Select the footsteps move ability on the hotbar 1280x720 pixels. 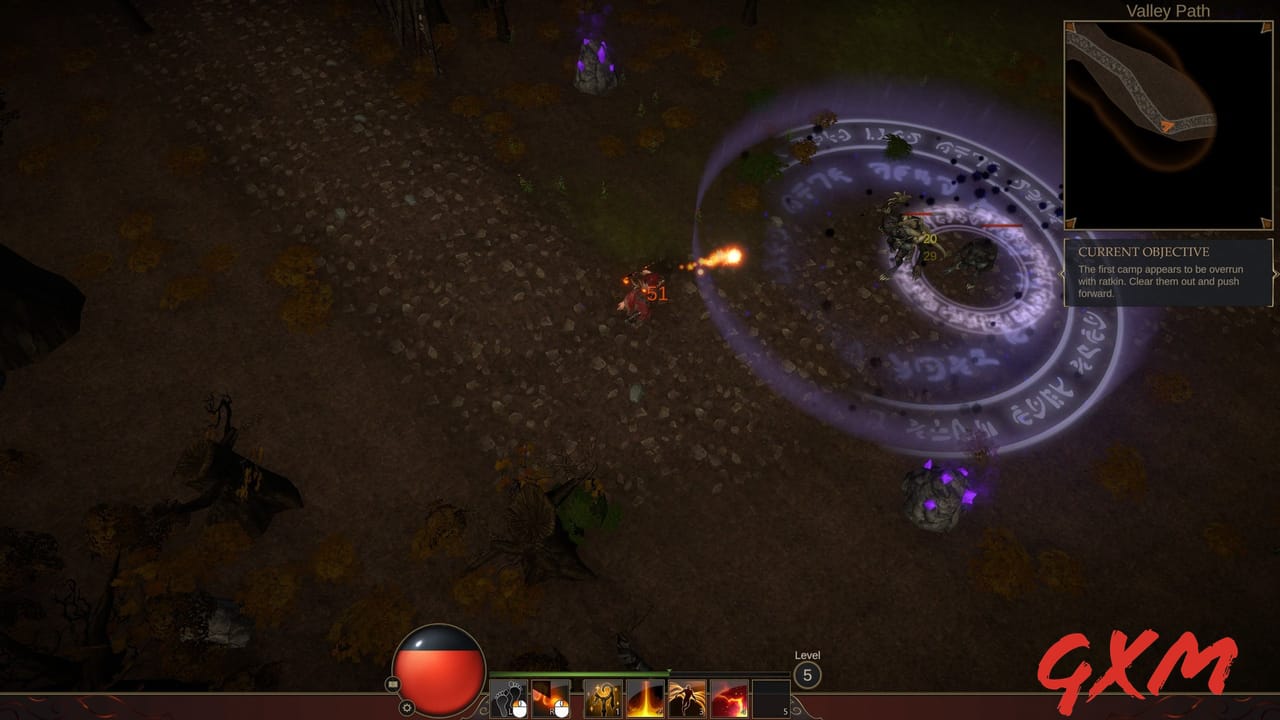[x=510, y=699]
